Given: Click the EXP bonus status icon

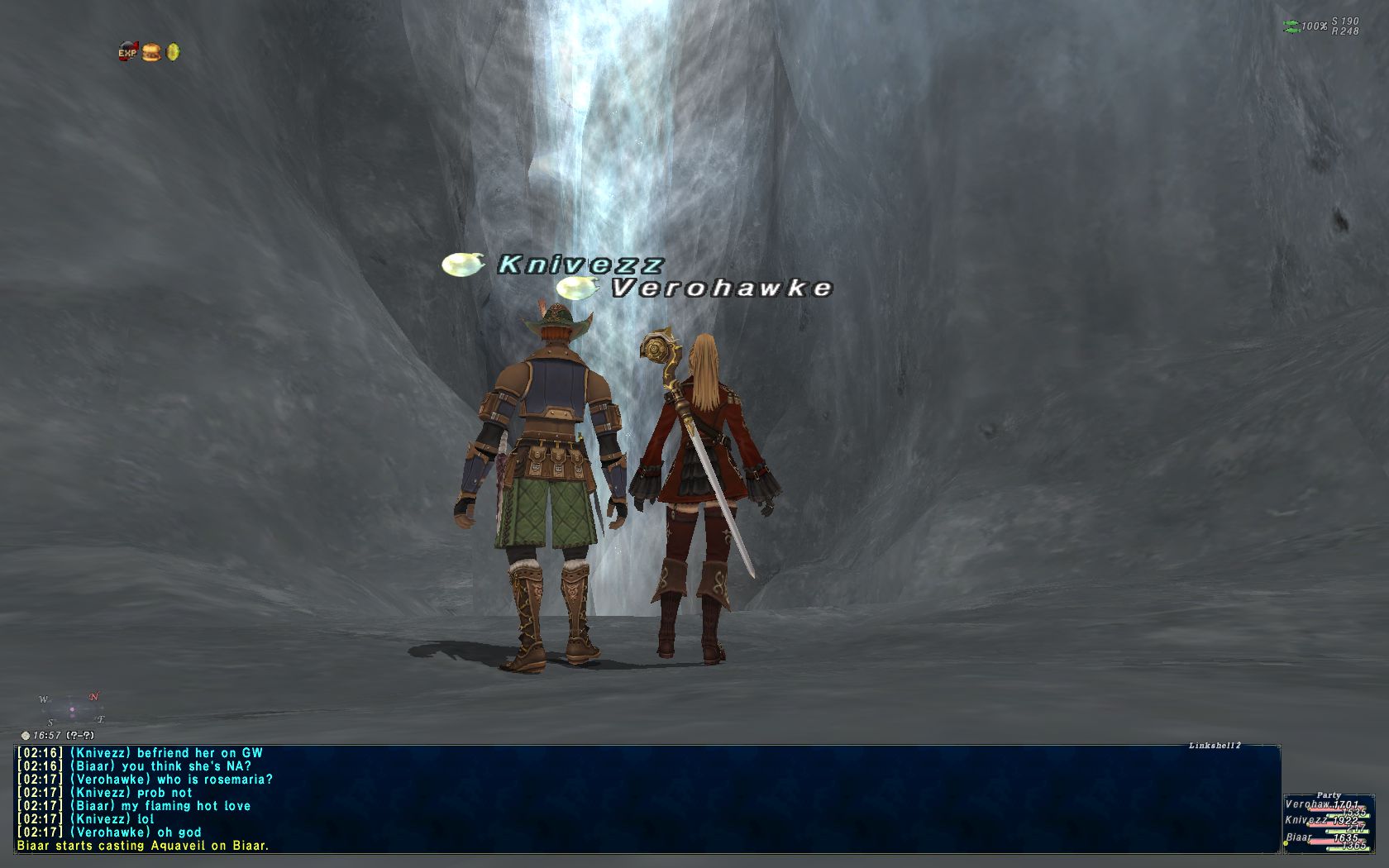Looking at the screenshot, I should (127, 53).
